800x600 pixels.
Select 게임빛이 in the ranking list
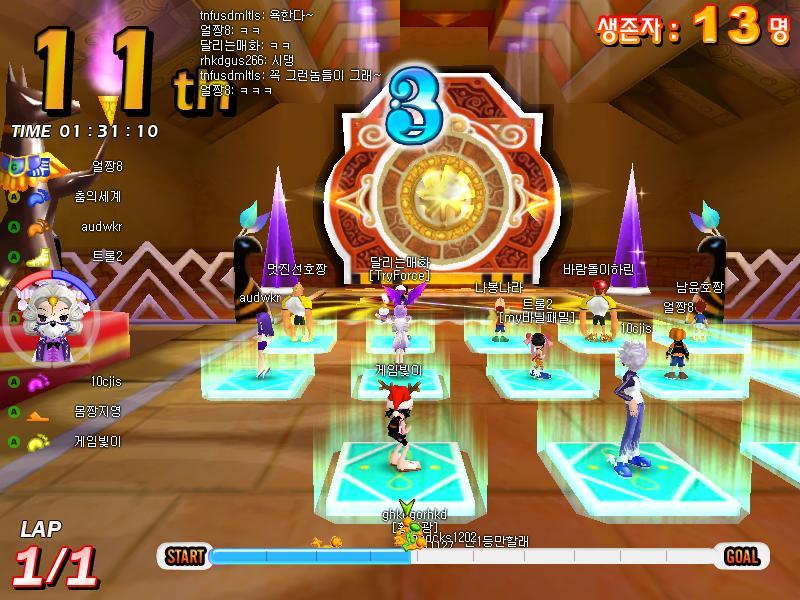click(x=97, y=440)
